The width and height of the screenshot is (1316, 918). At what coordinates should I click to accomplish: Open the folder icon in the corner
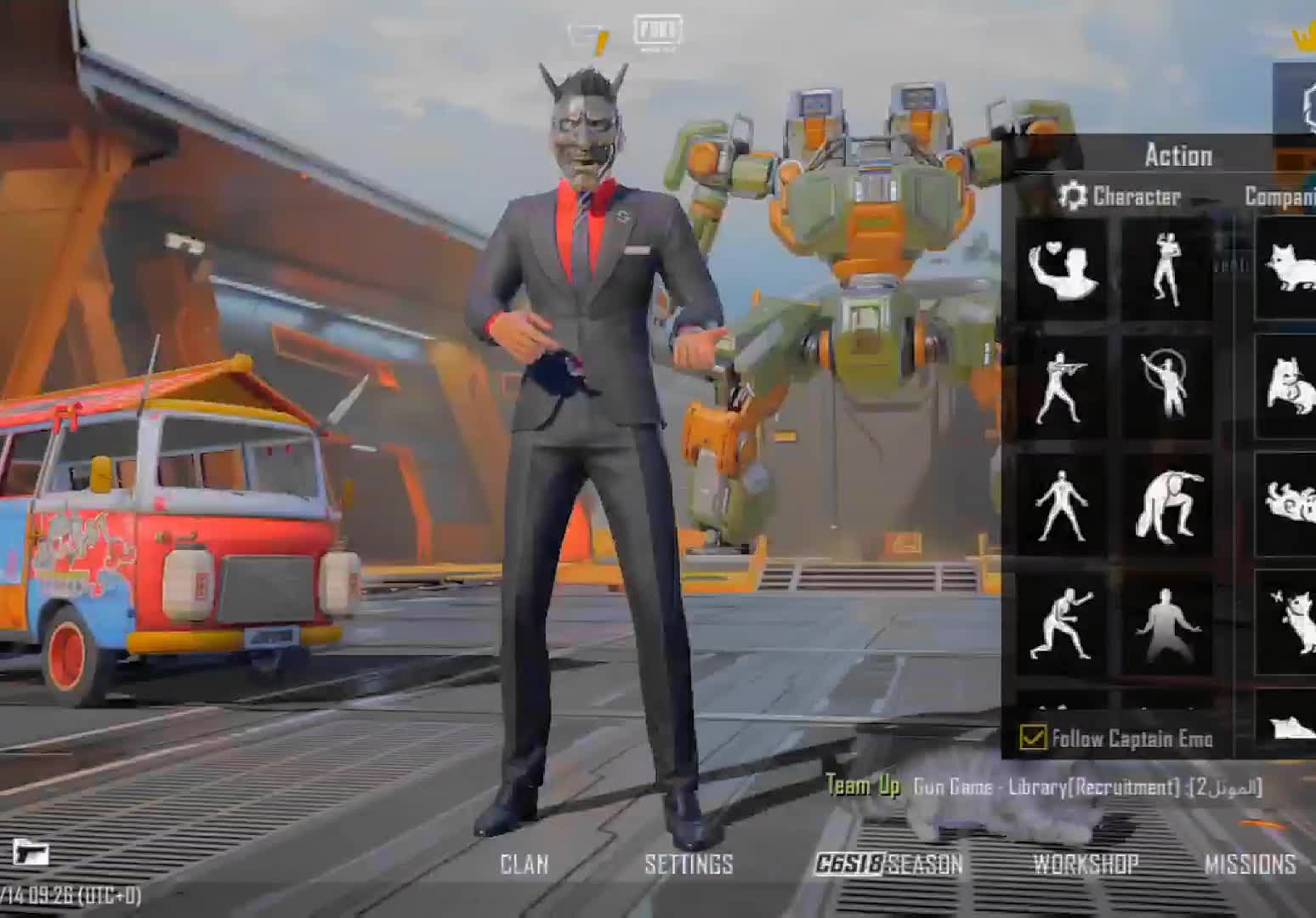tap(30, 851)
